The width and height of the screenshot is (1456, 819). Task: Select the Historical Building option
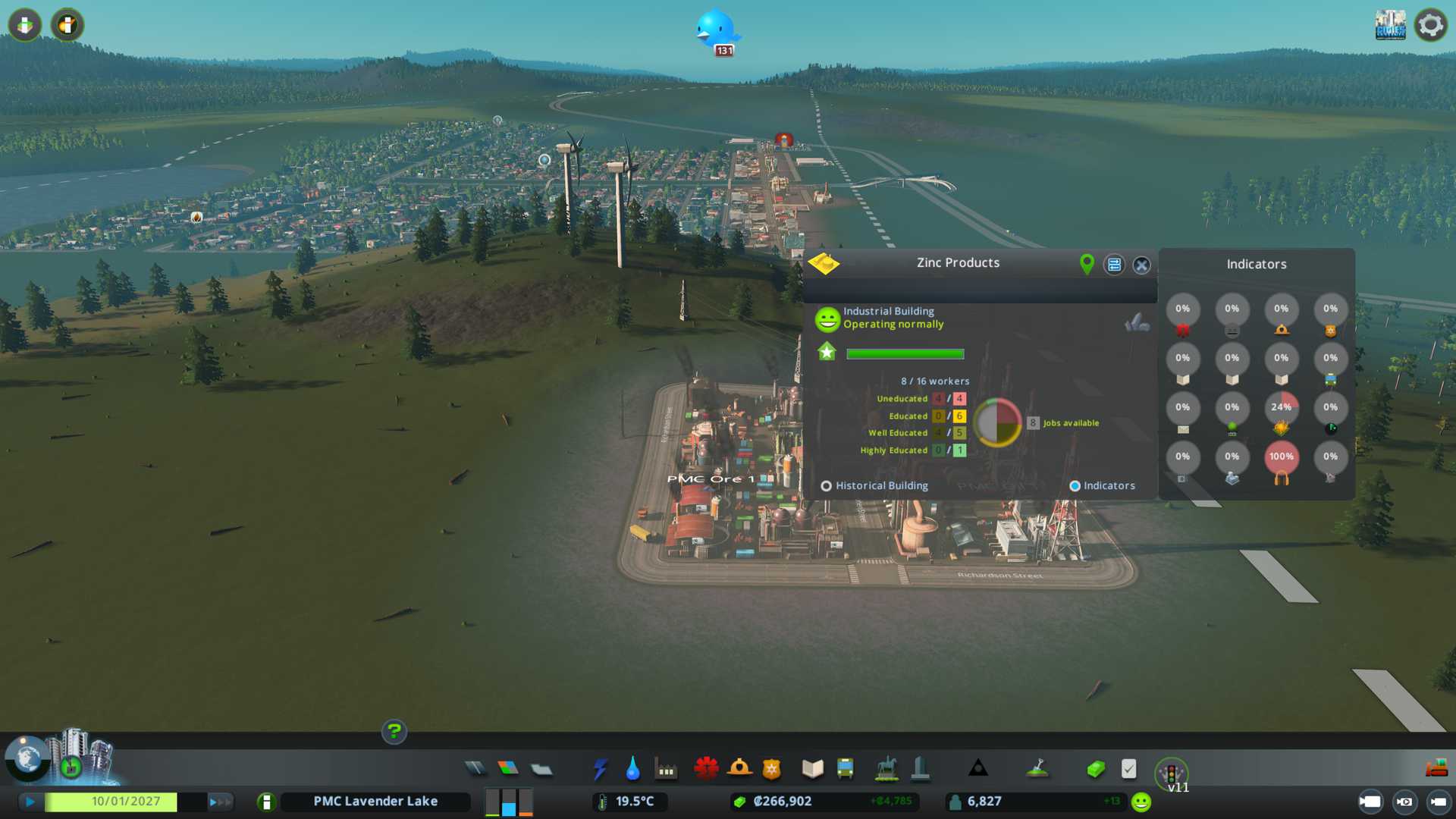click(x=827, y=486)
